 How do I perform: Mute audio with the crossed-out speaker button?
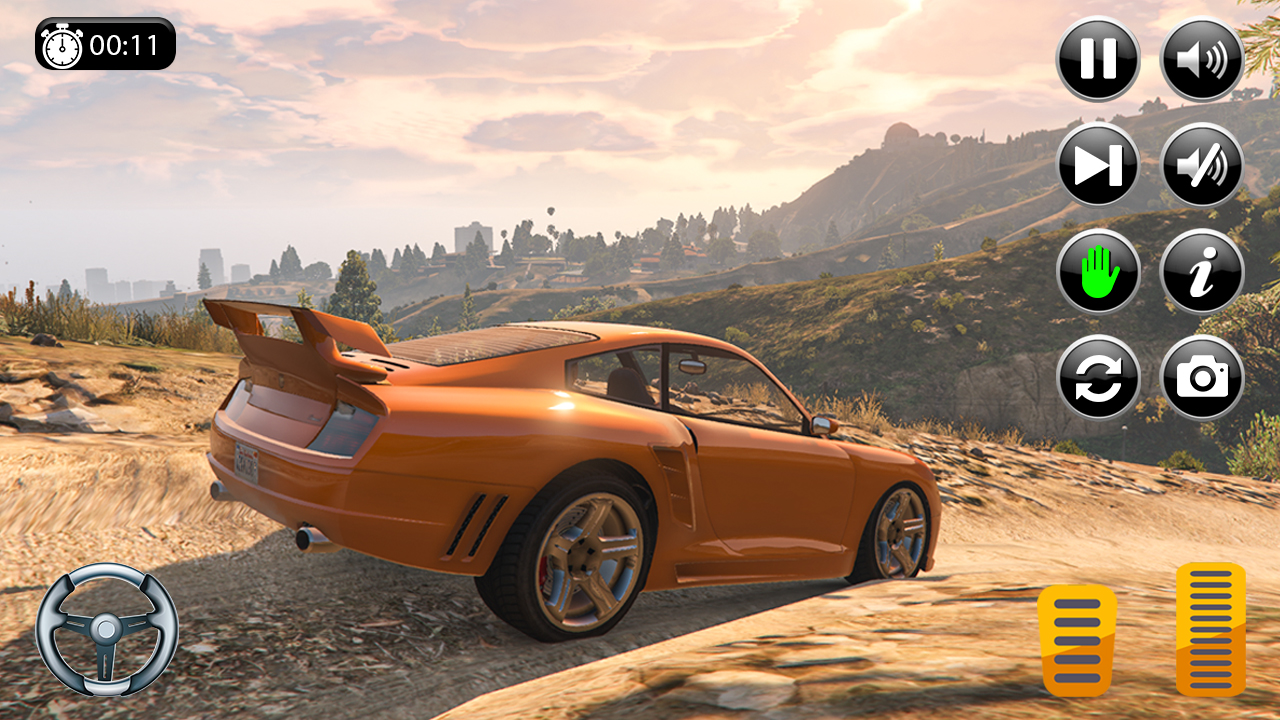[1201, 165]
